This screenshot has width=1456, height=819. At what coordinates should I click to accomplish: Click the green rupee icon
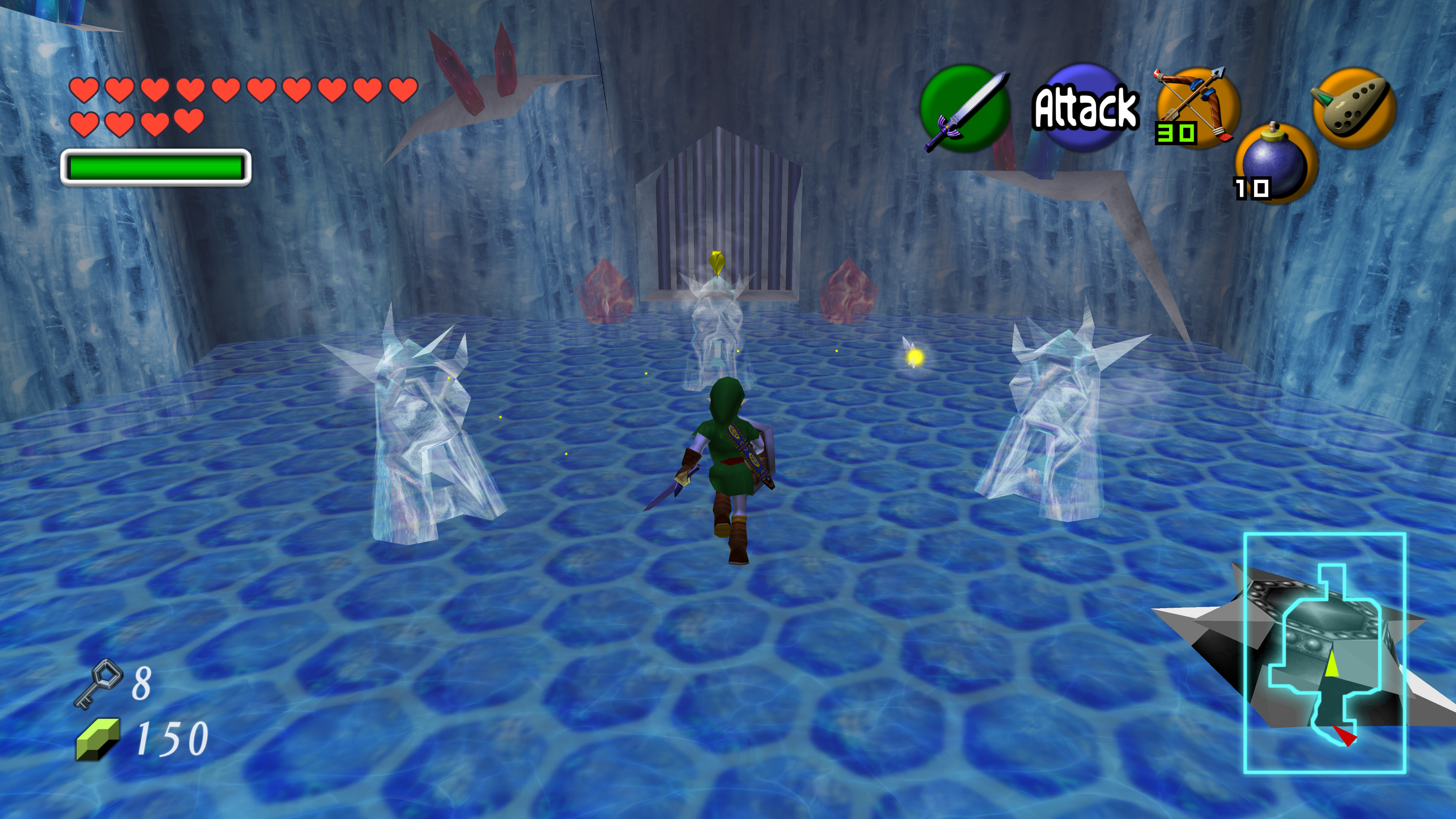pos(98,739)
